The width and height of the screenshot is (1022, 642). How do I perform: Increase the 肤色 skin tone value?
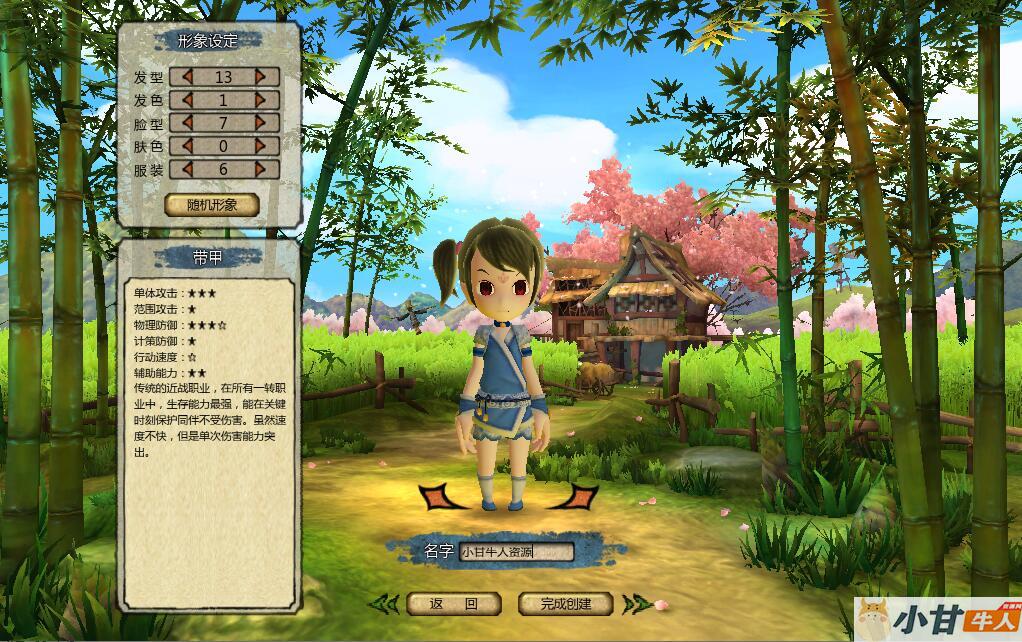[261, 146]
